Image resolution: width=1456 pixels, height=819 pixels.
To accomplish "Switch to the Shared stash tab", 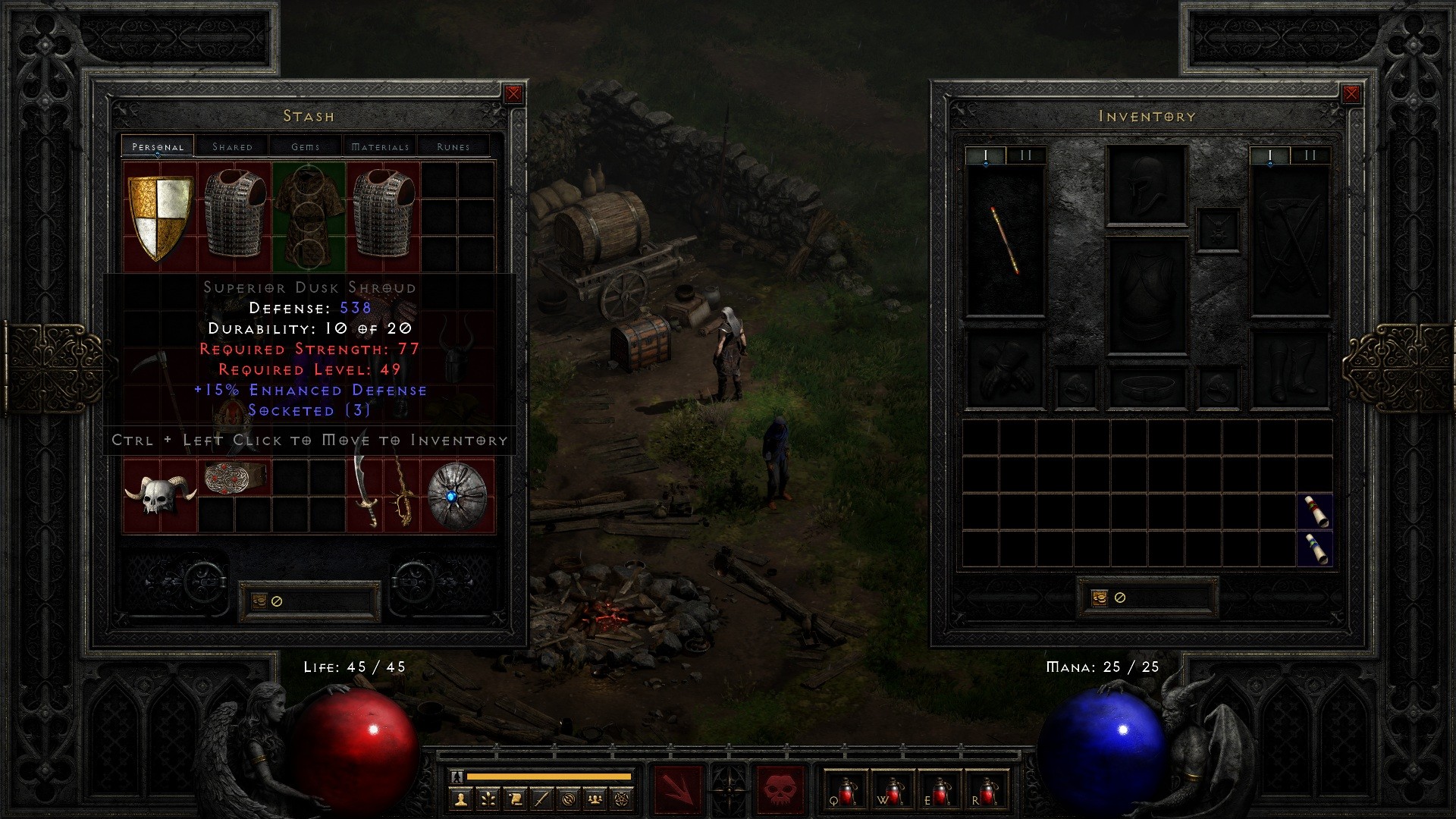I will (x=232, y=146).
